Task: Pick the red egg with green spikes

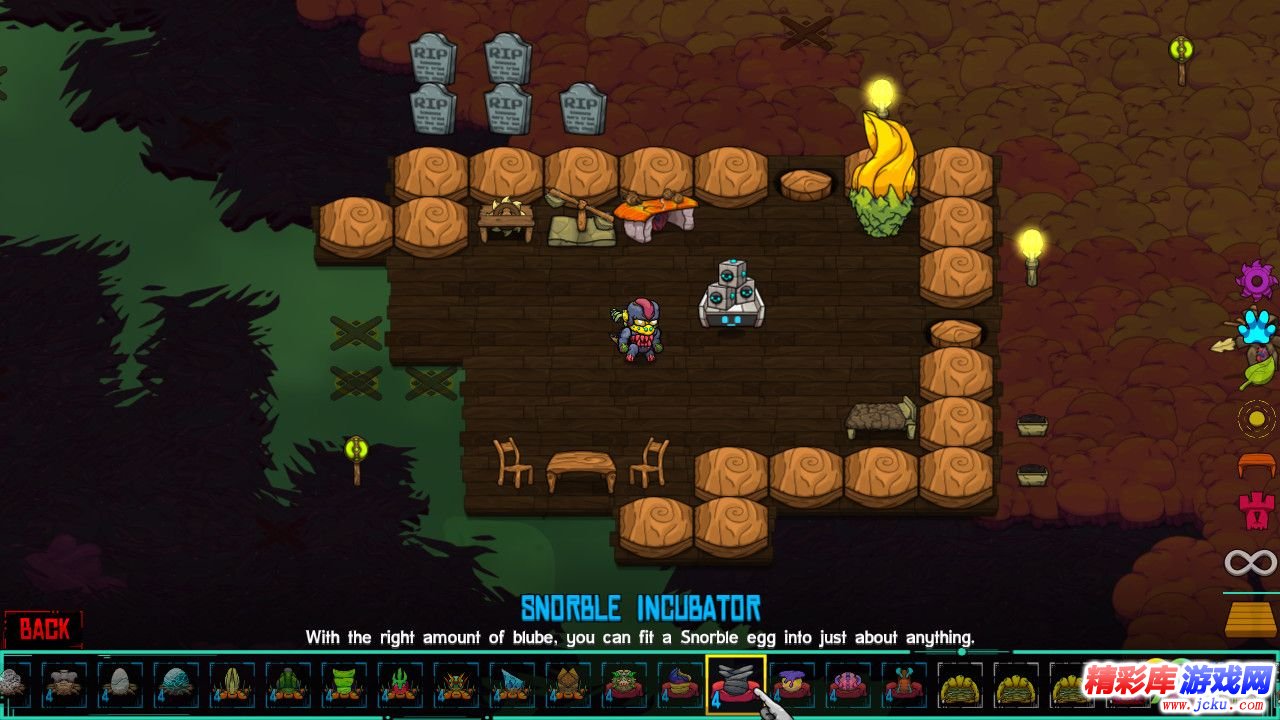Action: pyautogui.click(x=400, y=685)
